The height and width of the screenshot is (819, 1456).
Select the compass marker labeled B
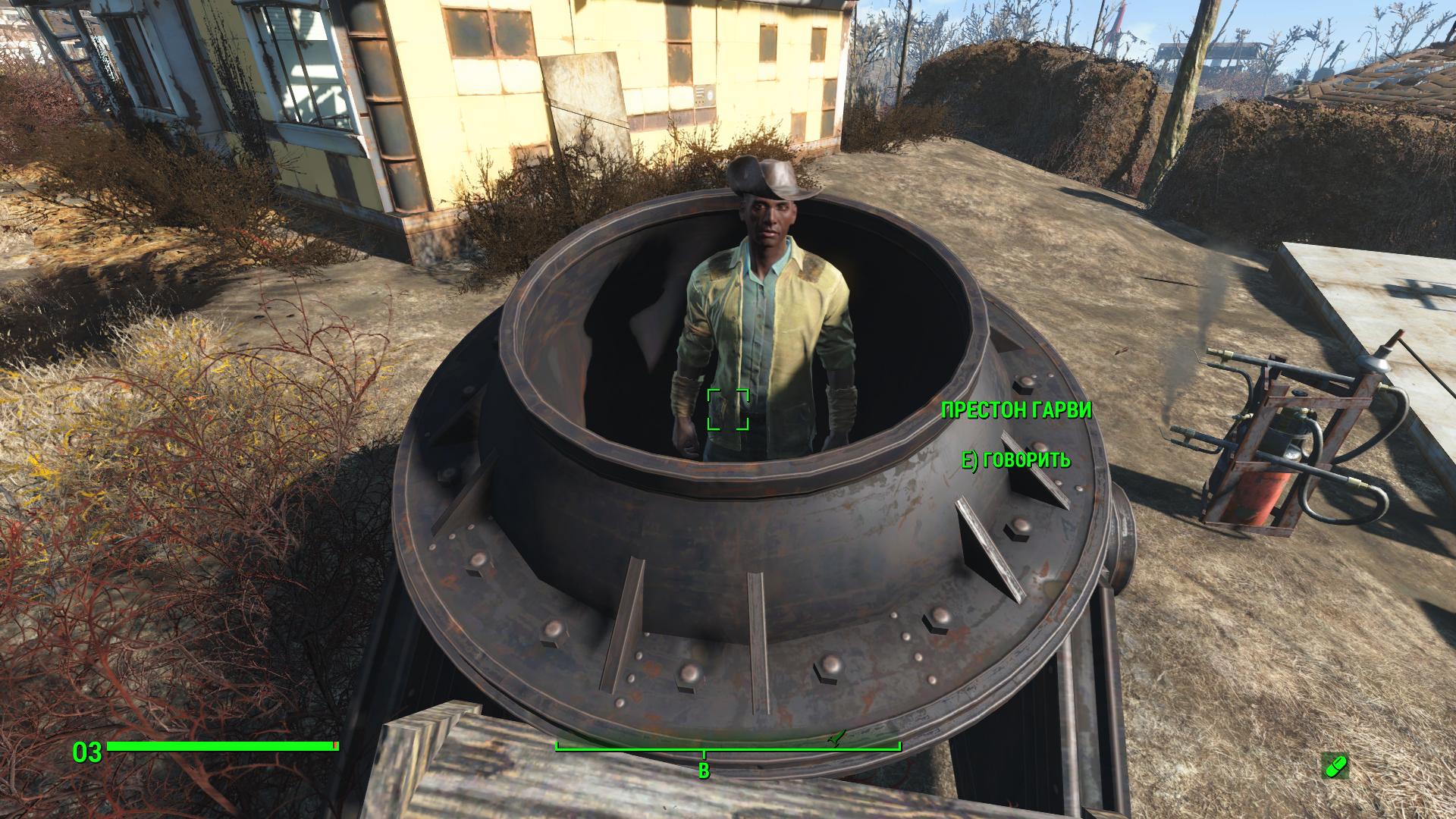706,770
